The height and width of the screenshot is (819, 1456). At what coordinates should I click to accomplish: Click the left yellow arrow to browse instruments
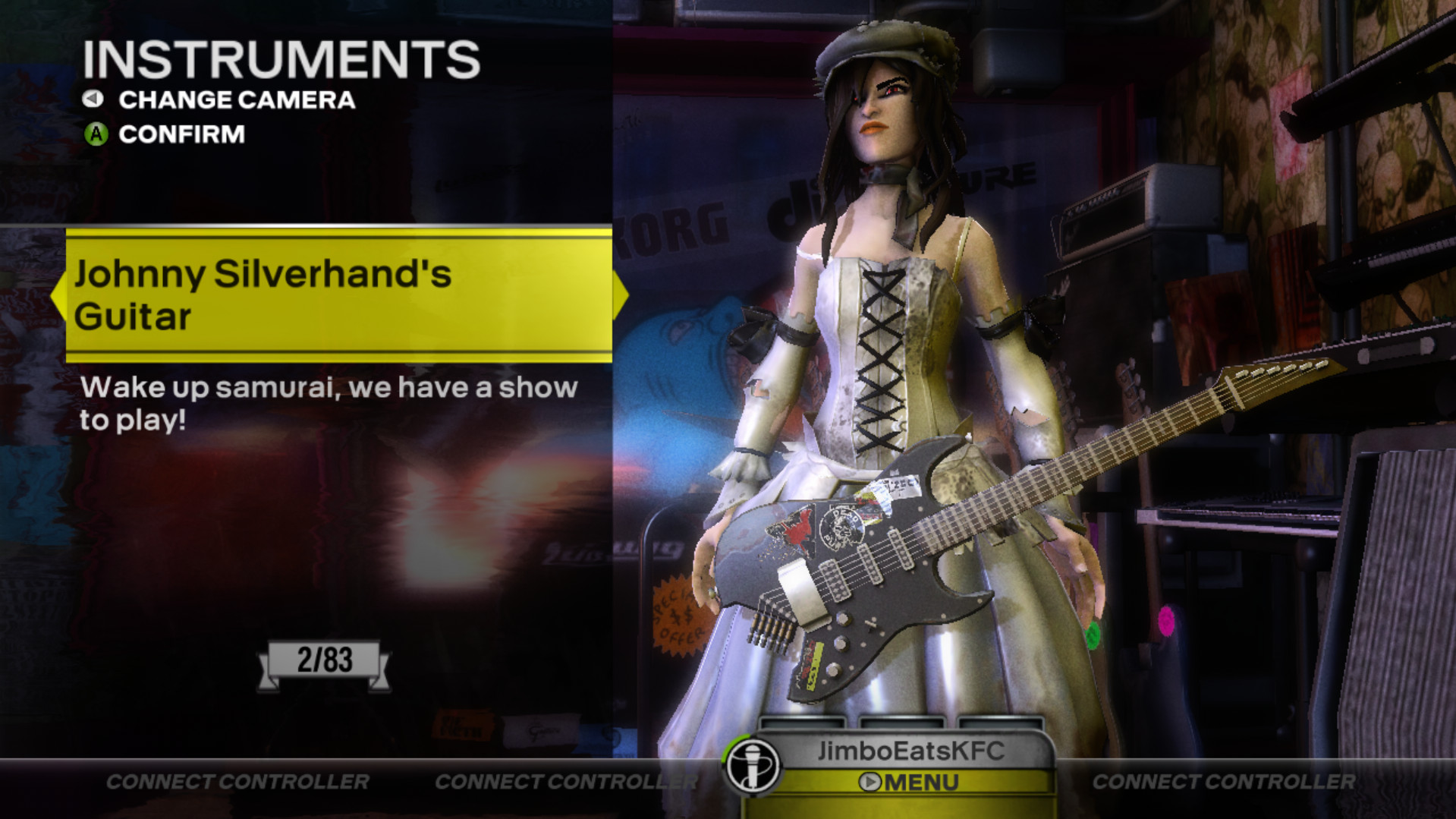(59, 295)
